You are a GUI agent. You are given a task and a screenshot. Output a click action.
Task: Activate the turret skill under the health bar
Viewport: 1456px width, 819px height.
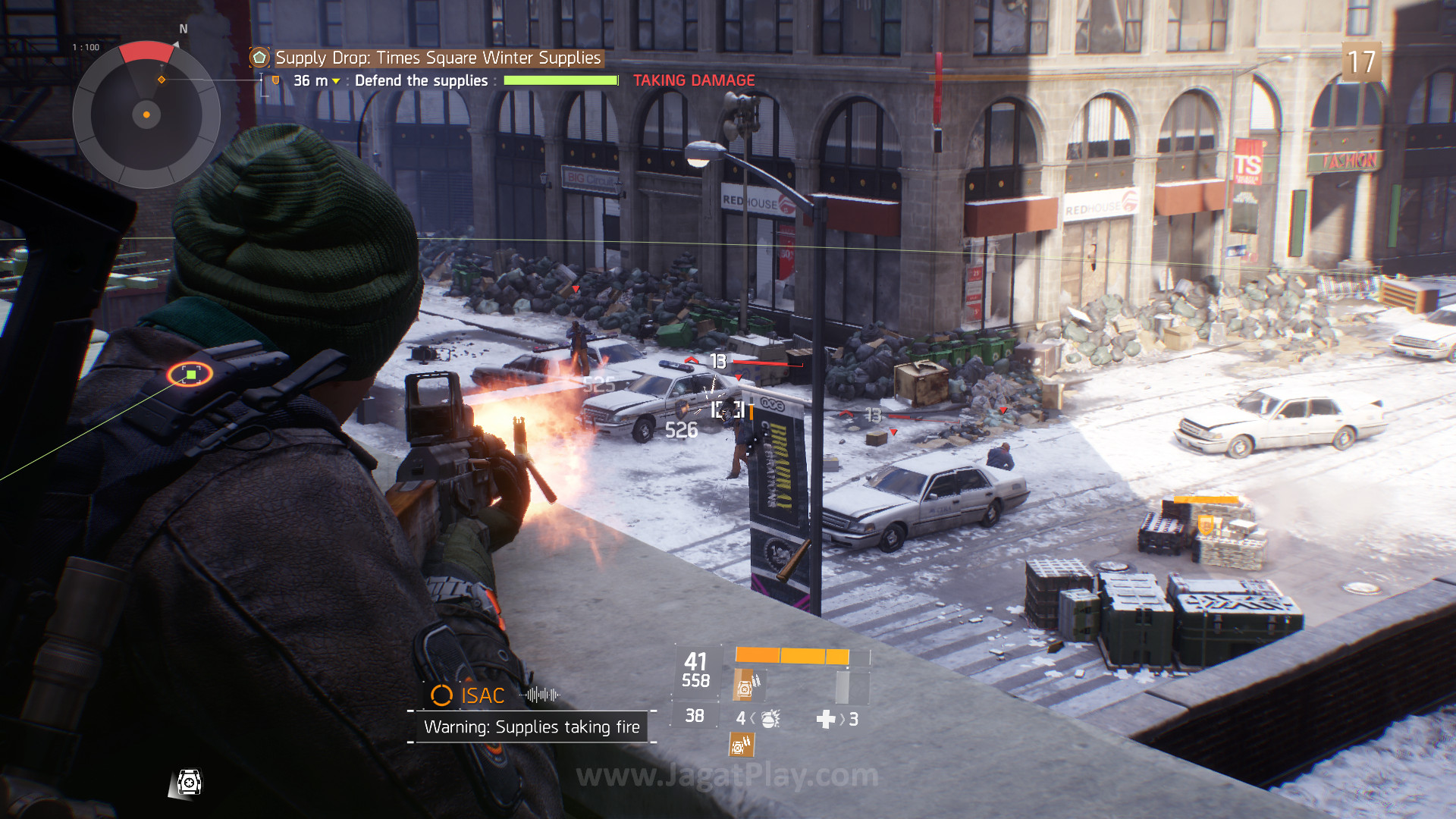click(746, 686)
